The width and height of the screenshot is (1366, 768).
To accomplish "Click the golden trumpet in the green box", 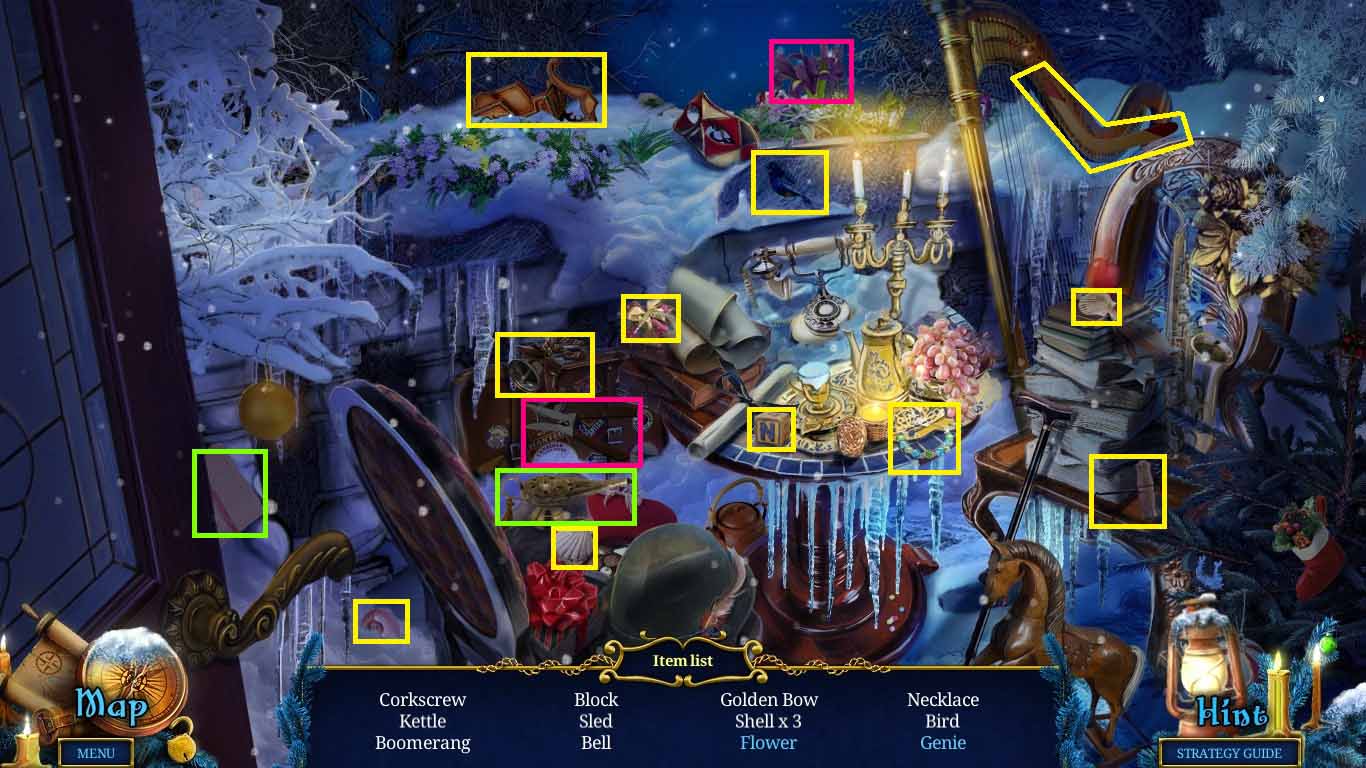I will coord(567,495).
